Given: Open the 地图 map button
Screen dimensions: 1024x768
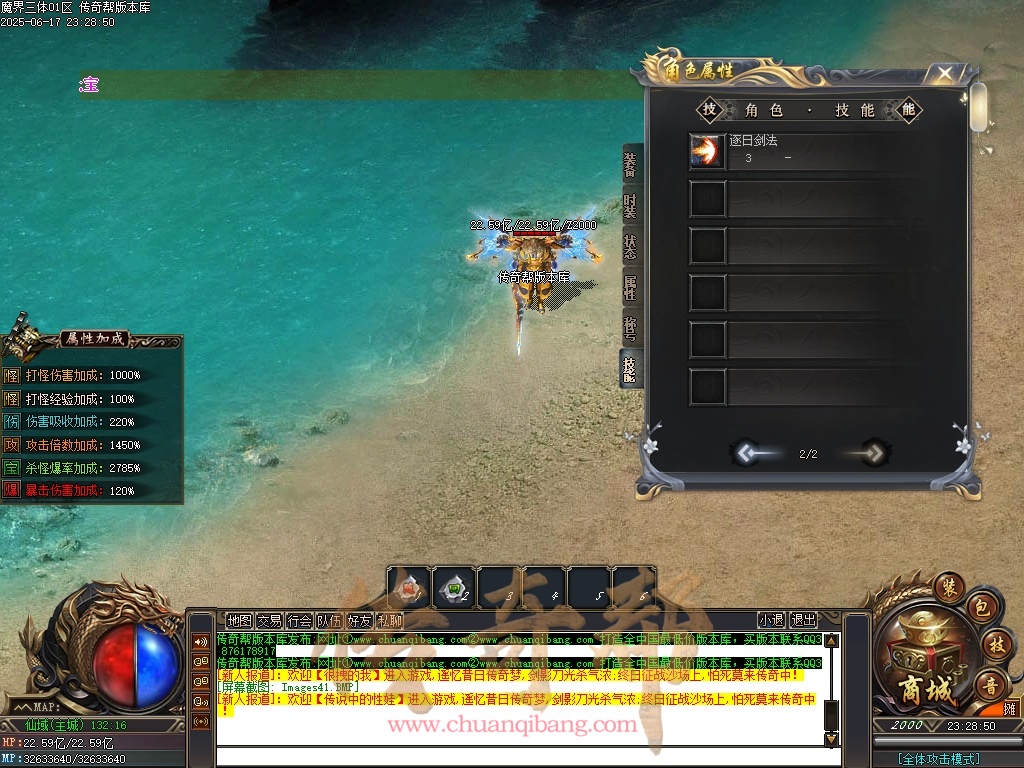Looking at the screenshot, I should click(239, 620).
